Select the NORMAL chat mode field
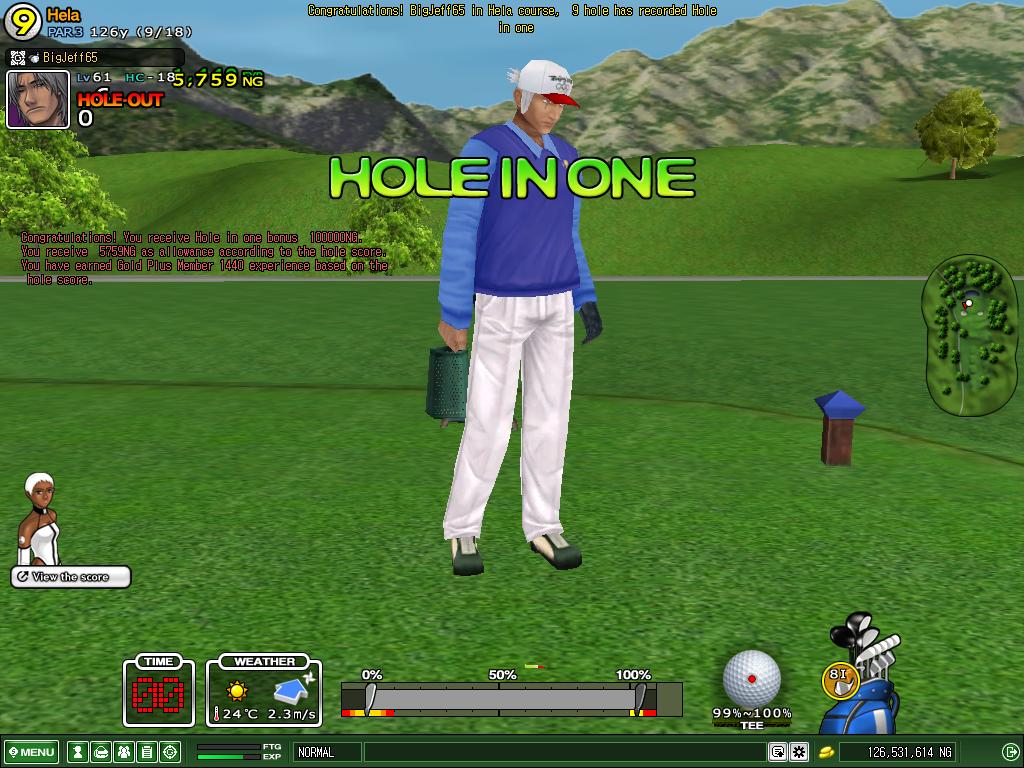The width and height of the screenshot is (1024, 768). click(x=326, y=752)
